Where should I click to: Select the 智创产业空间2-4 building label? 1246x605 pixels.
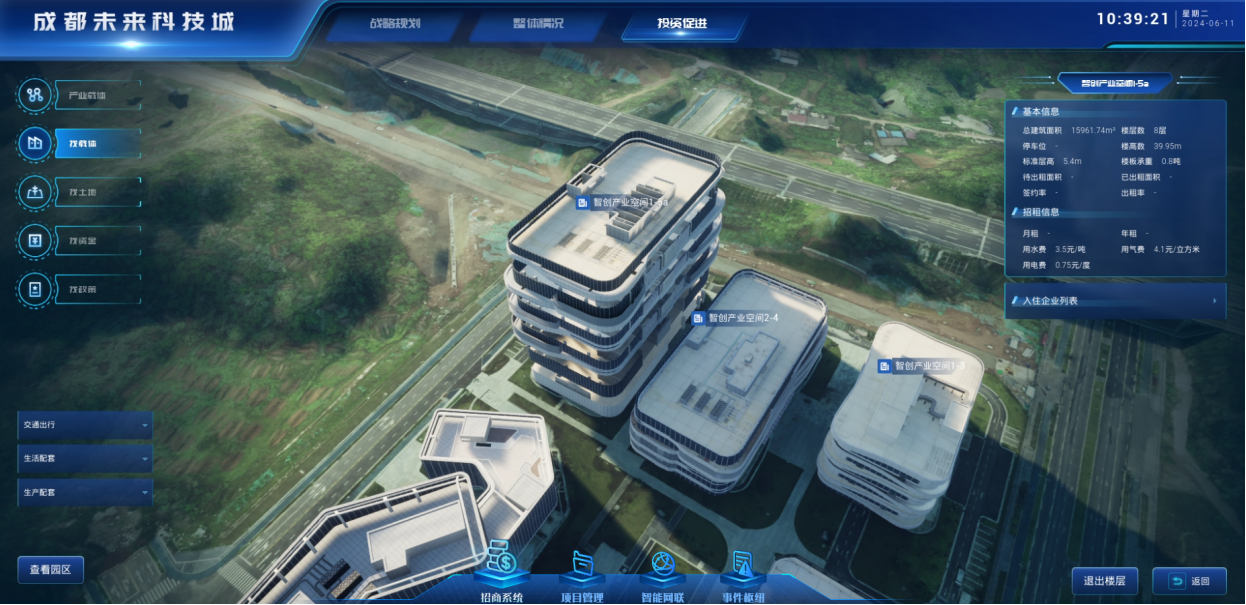(x=736, y=318)
